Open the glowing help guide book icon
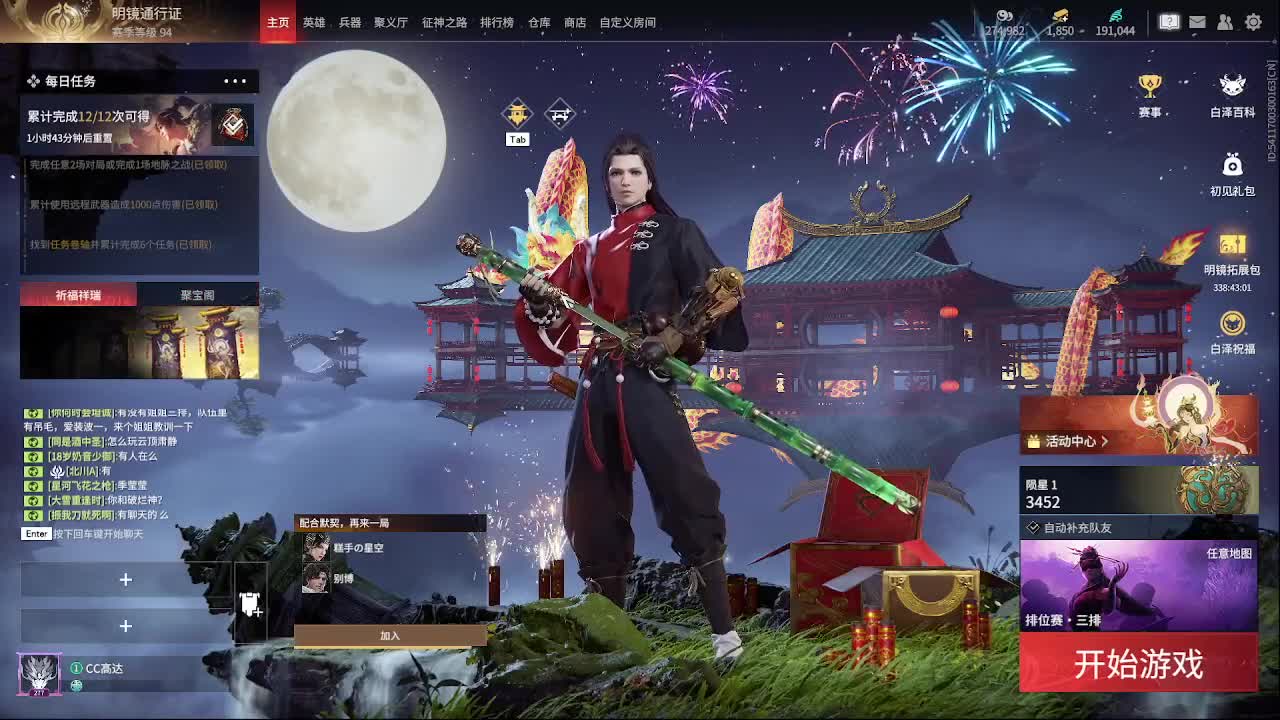1280x720 pixels. pos(1170,20)
